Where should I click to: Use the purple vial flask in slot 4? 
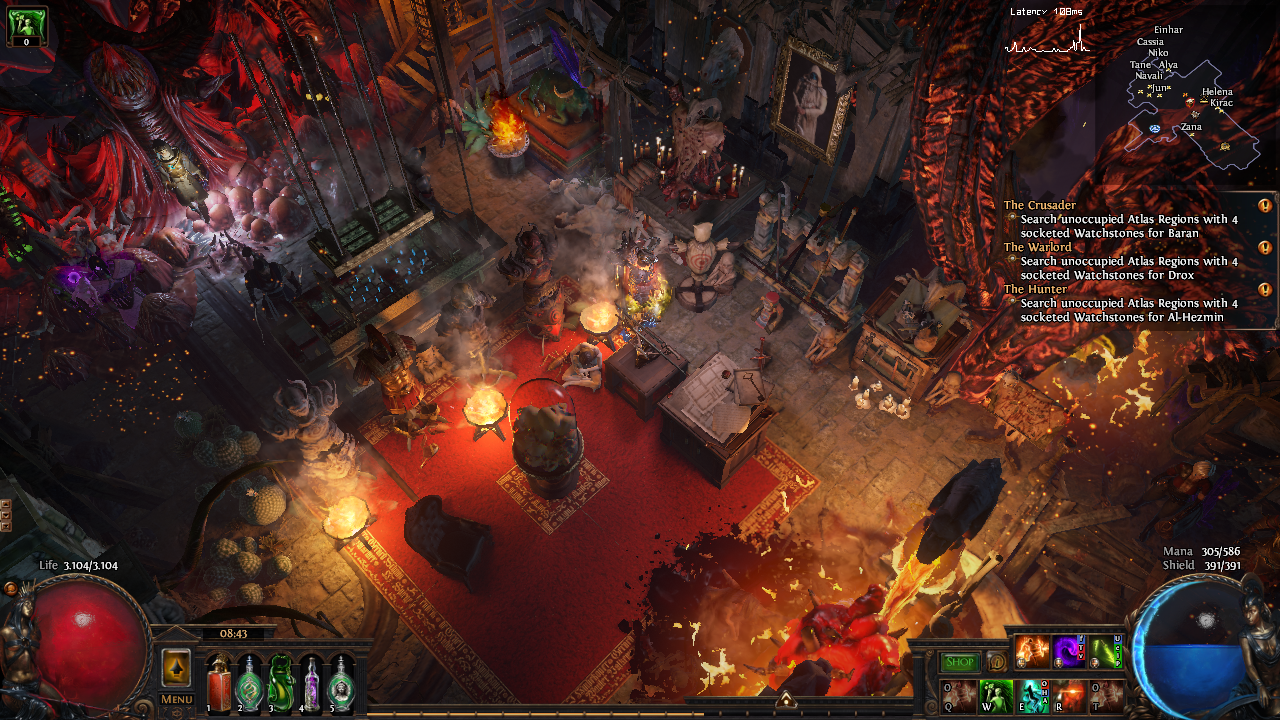(x=312, y=683)
